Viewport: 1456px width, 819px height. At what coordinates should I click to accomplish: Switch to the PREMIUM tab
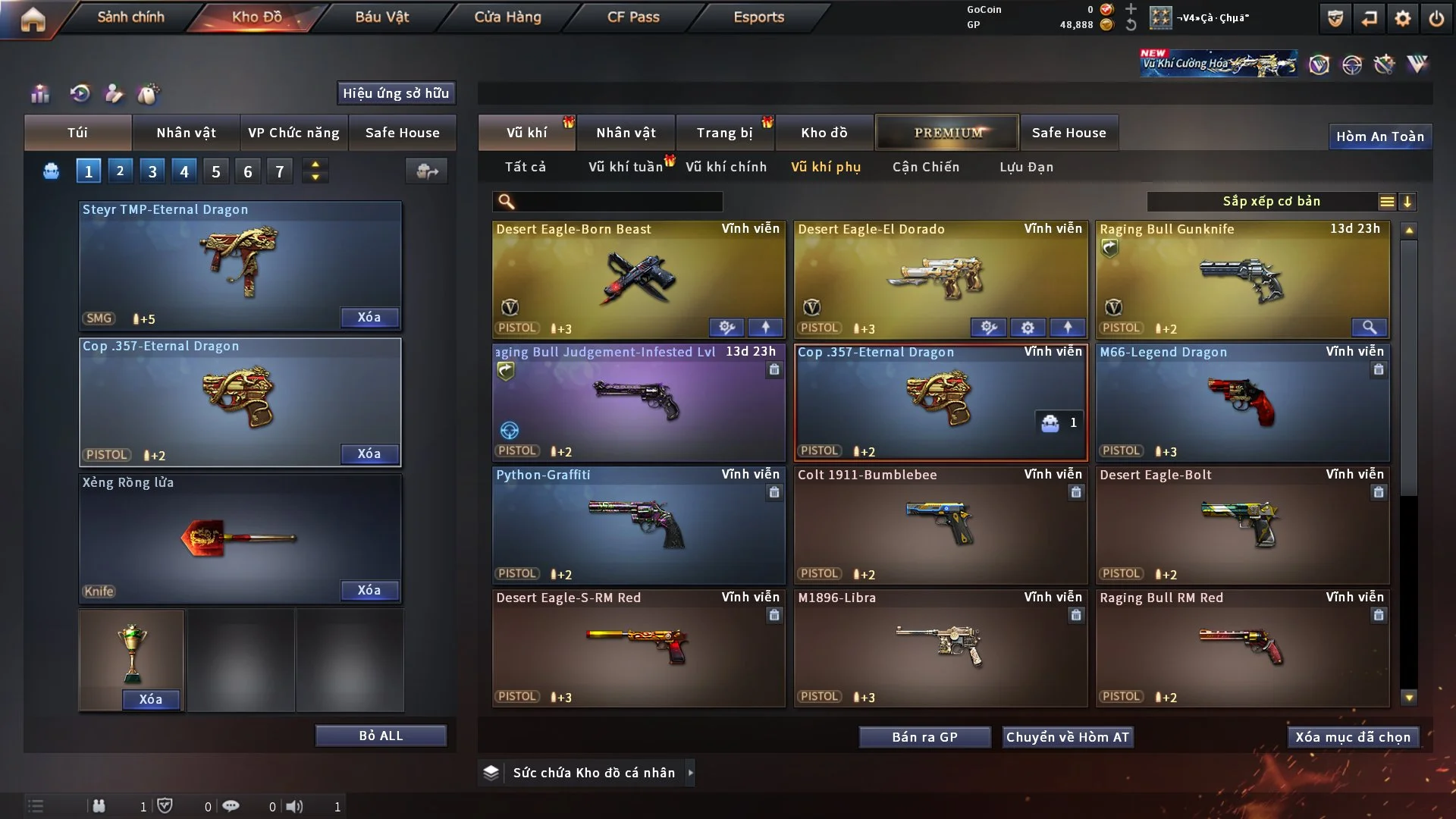947,133
